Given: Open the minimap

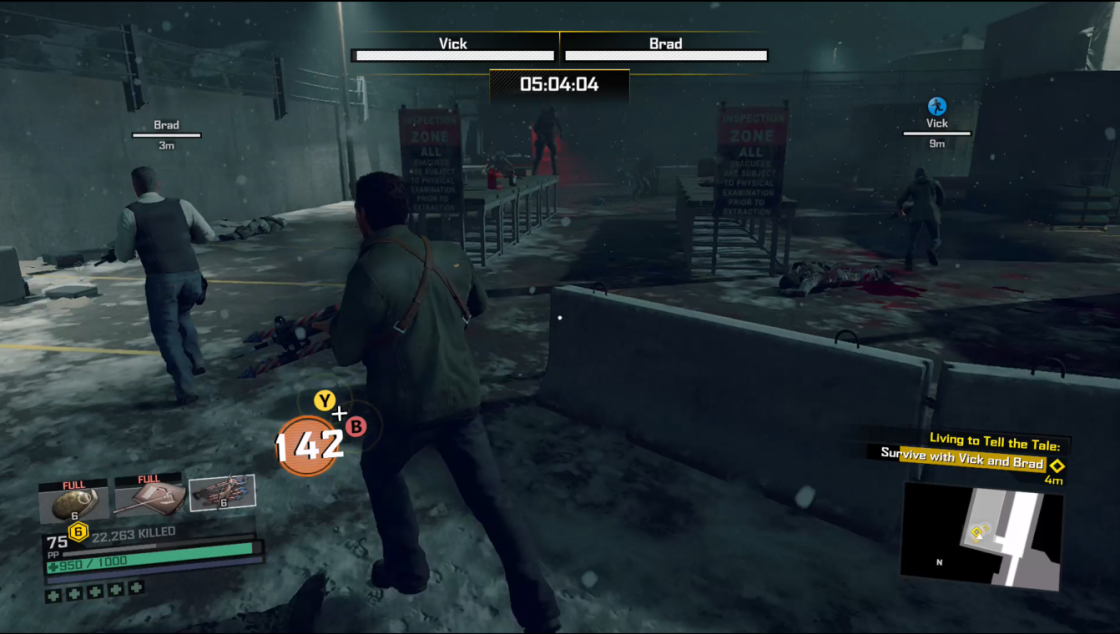Looking at the screenshot, I should pyautogui.click(x=981, y=536).
